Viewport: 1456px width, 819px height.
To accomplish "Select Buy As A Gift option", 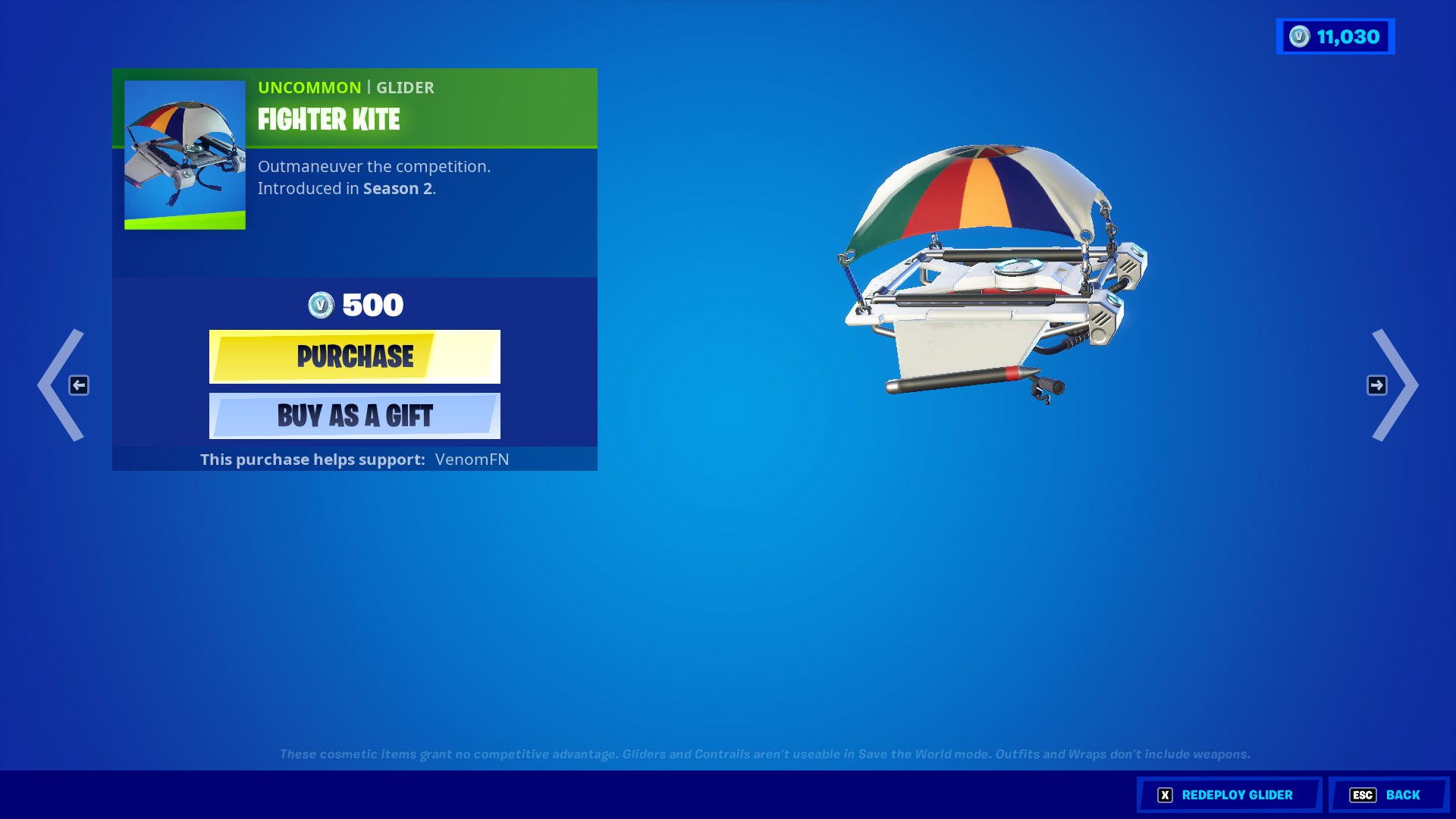I will click(354, 416).
